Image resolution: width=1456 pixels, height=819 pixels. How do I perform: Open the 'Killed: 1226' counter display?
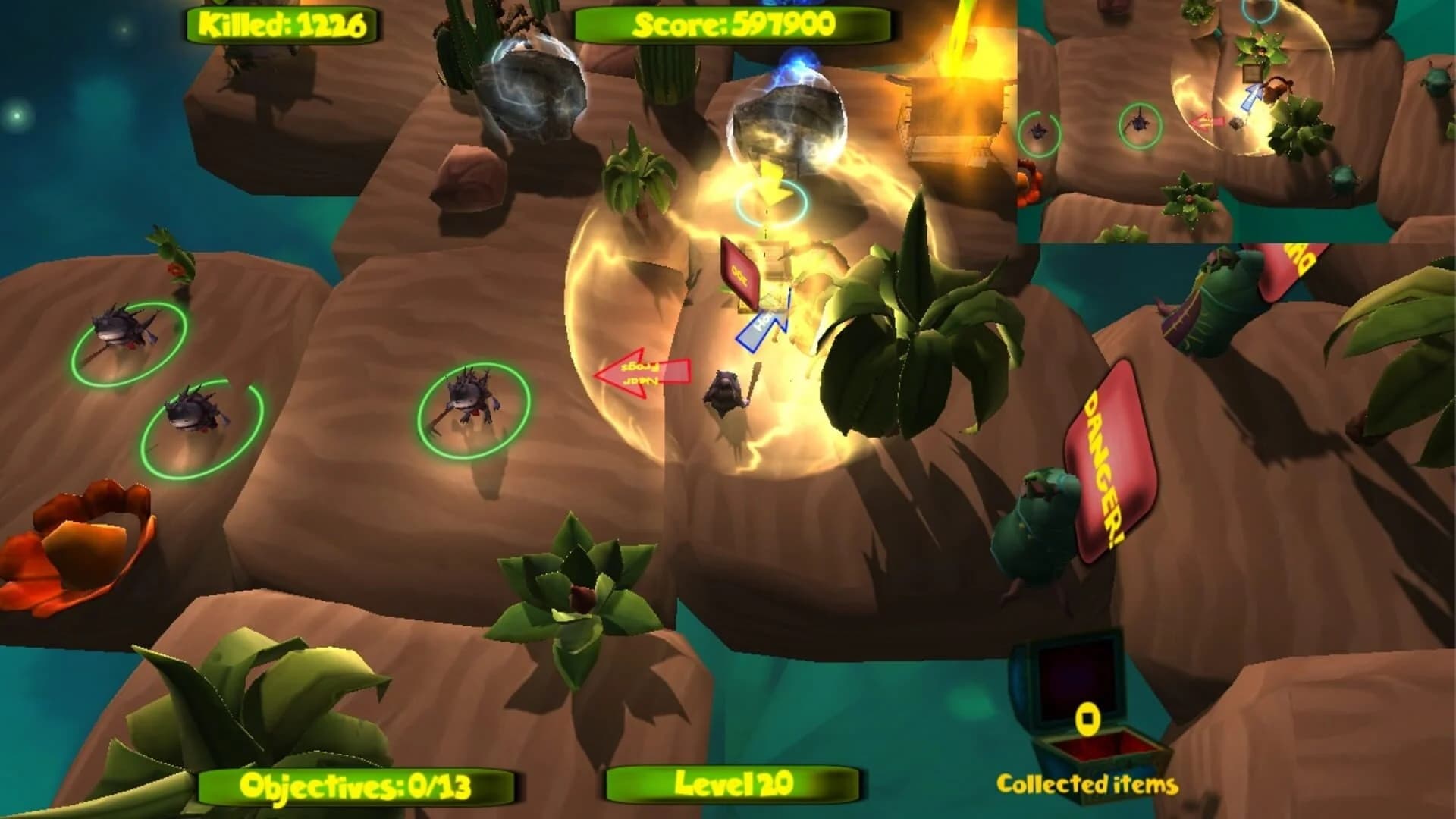coord(284,24)
